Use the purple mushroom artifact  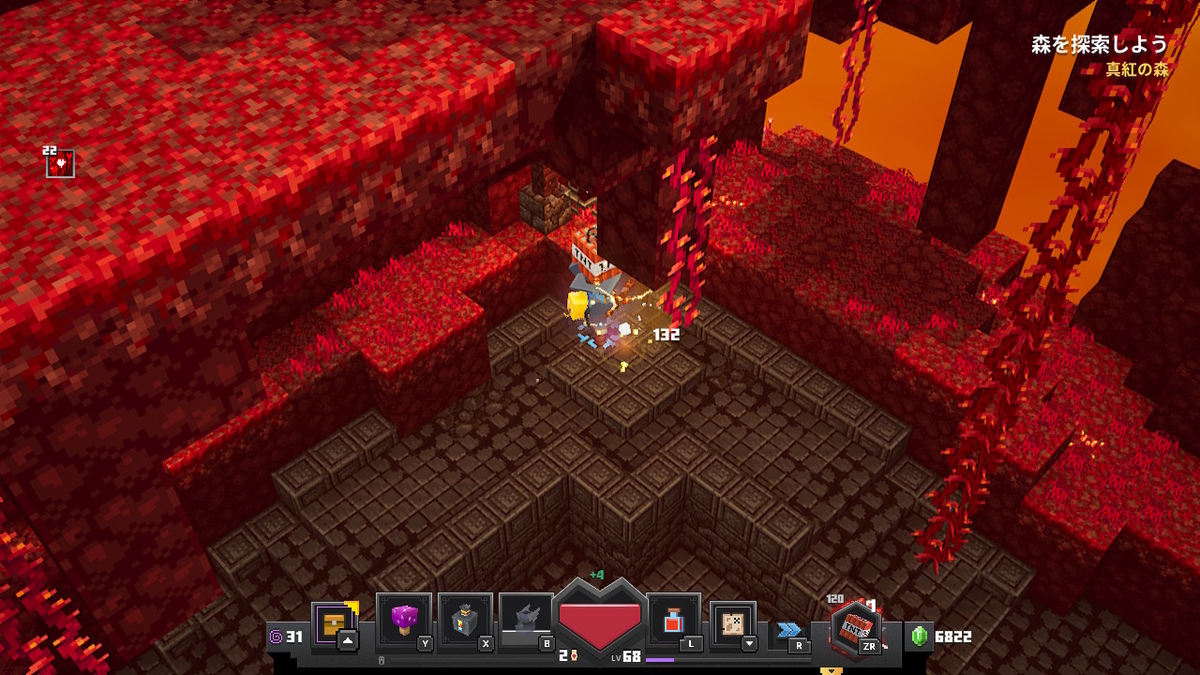tap(403, 620)
